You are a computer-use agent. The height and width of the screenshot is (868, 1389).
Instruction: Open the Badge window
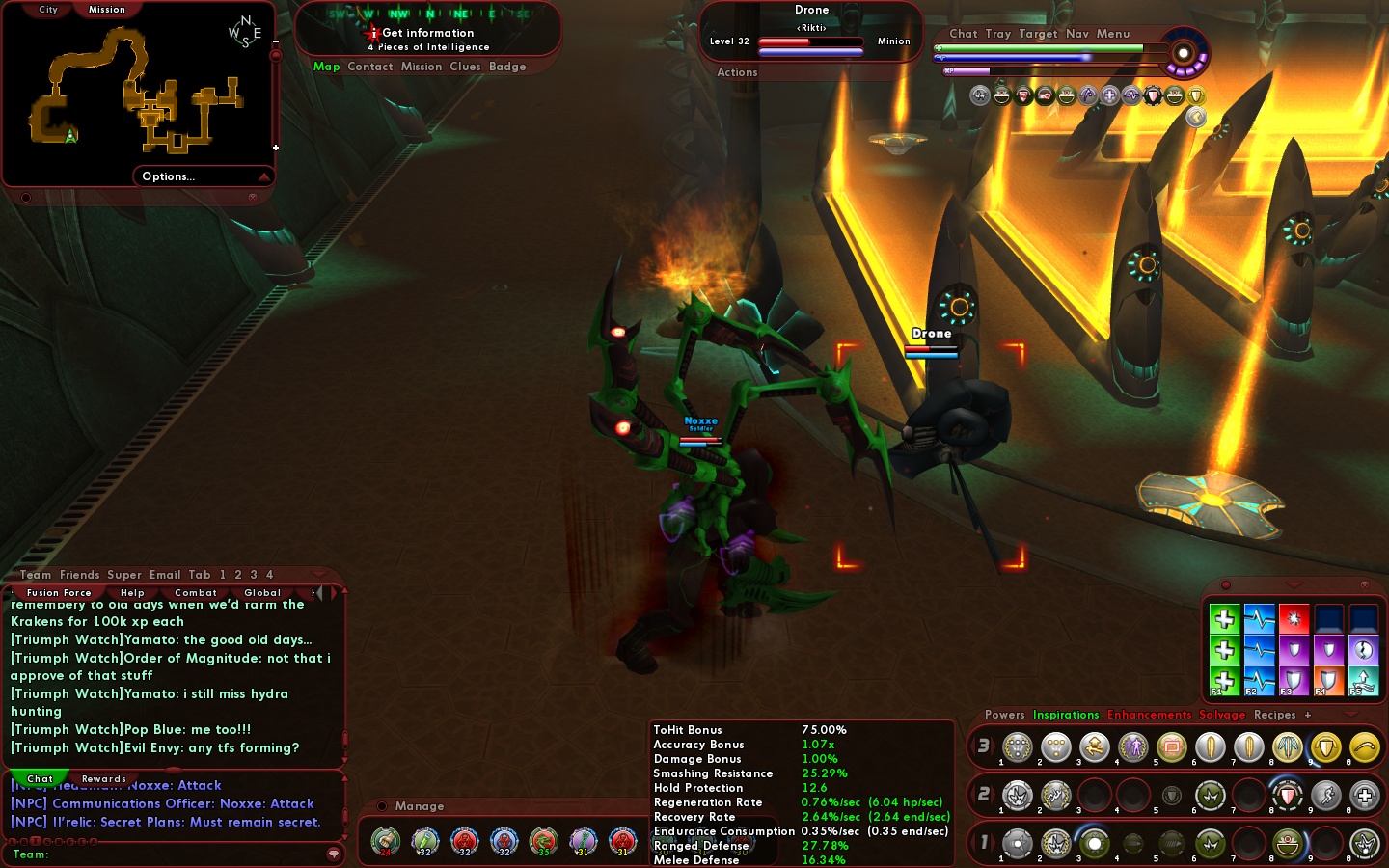click(x=507, y=67)
